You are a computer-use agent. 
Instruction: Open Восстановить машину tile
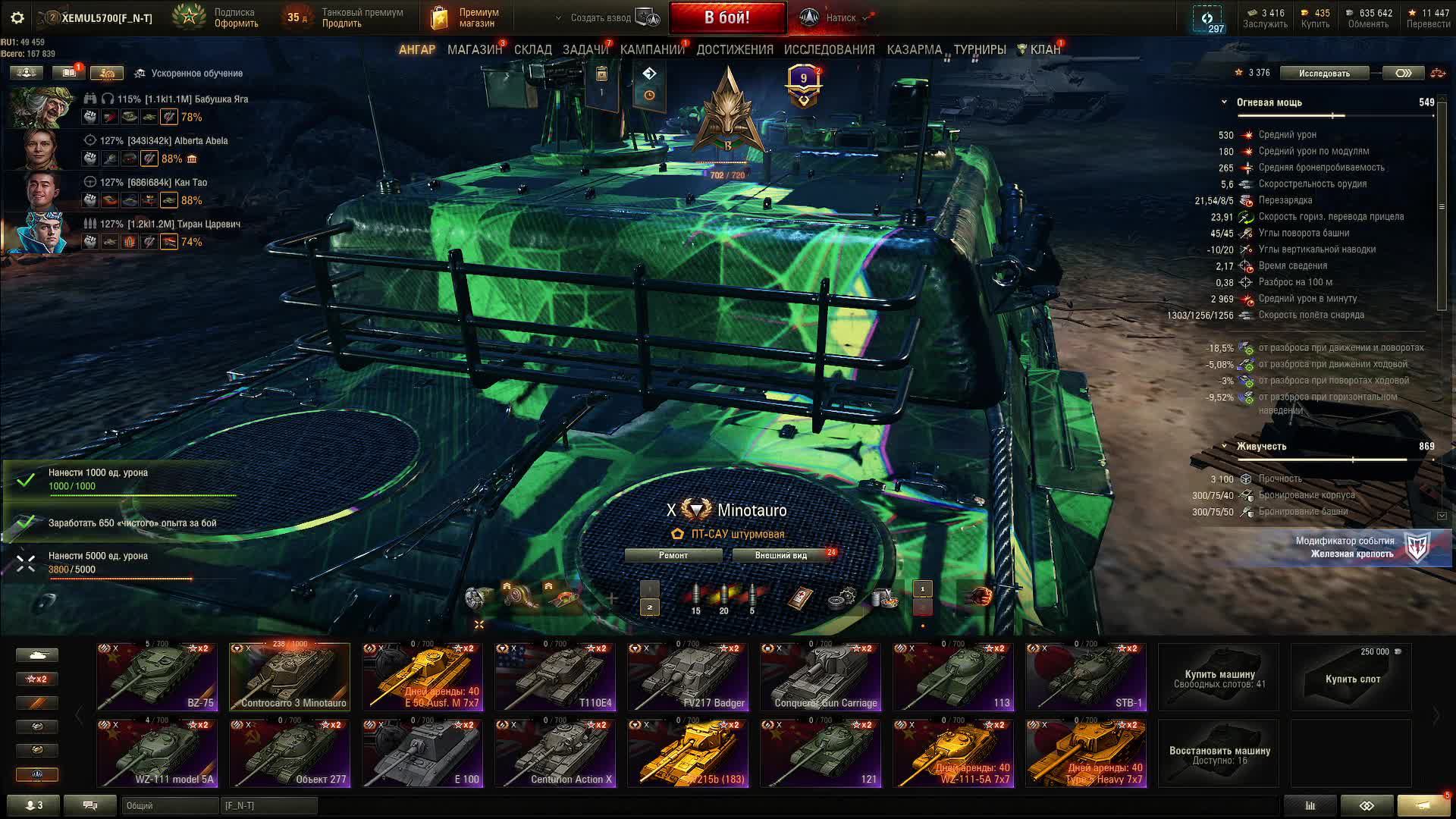click(1219, 754)
